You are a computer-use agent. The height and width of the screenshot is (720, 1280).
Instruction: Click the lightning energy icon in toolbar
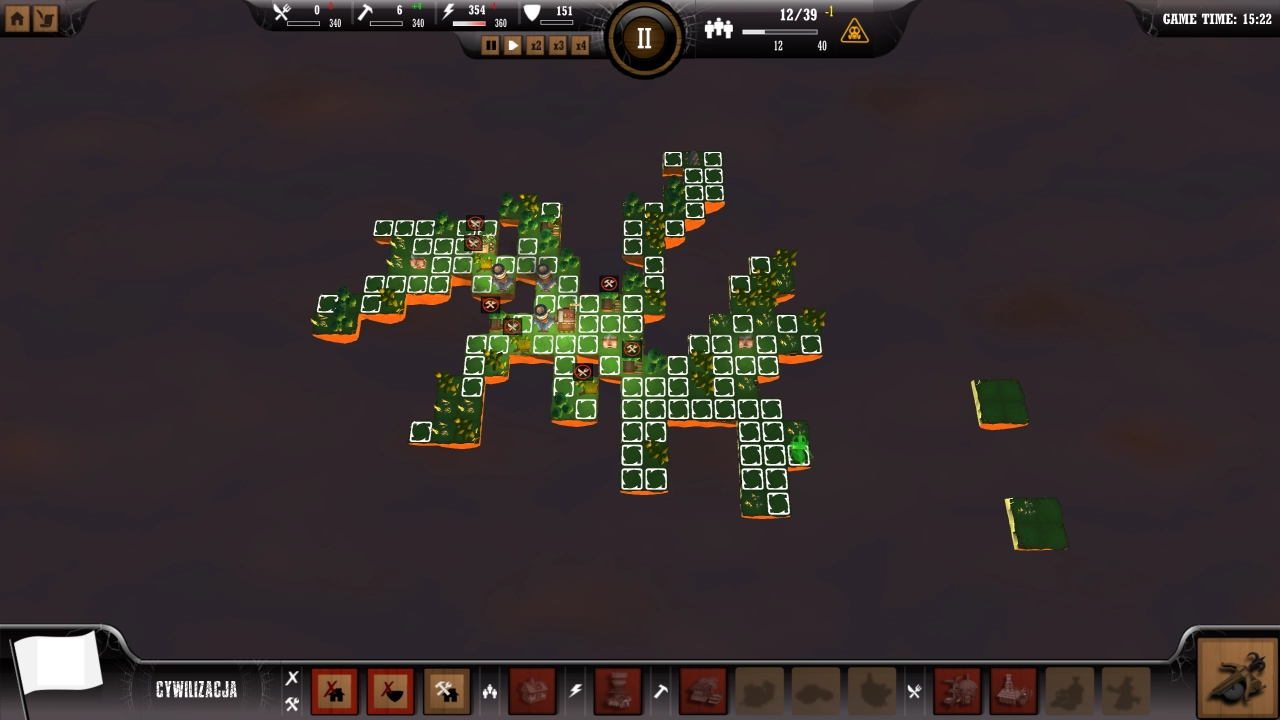tap(575, 690)
